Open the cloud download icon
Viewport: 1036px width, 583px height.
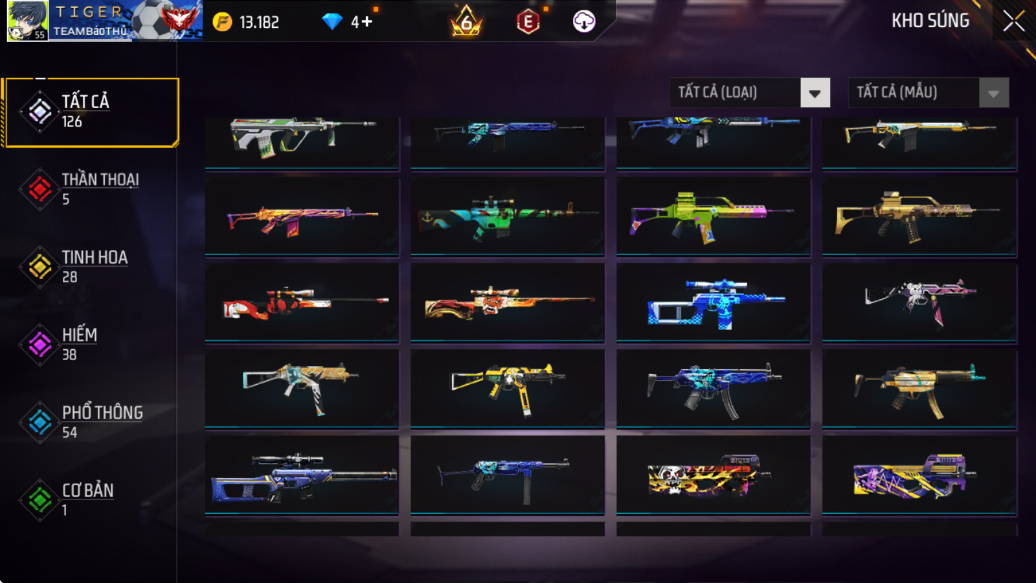tap(585, 21)
